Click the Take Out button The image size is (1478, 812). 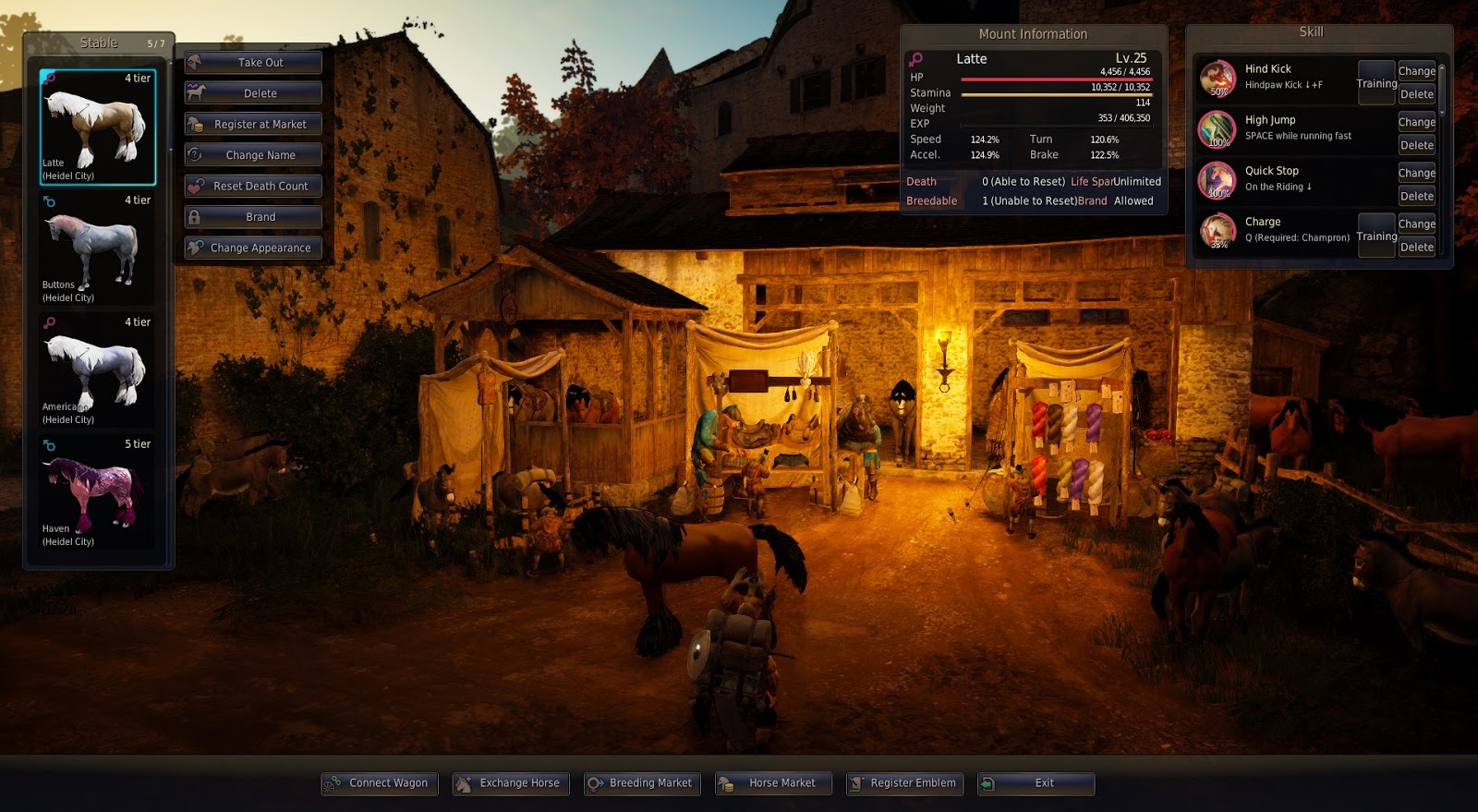[252, 62]
